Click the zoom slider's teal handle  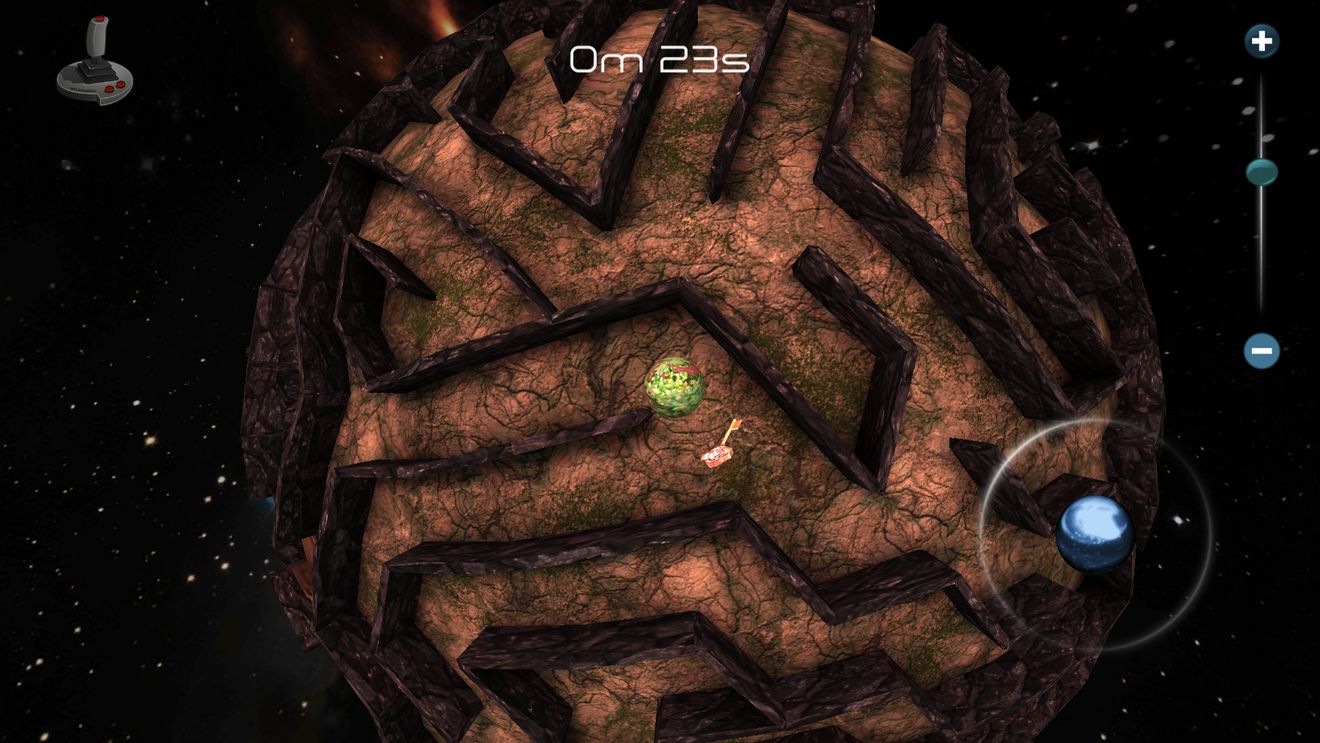click(x=1262, y=172)
